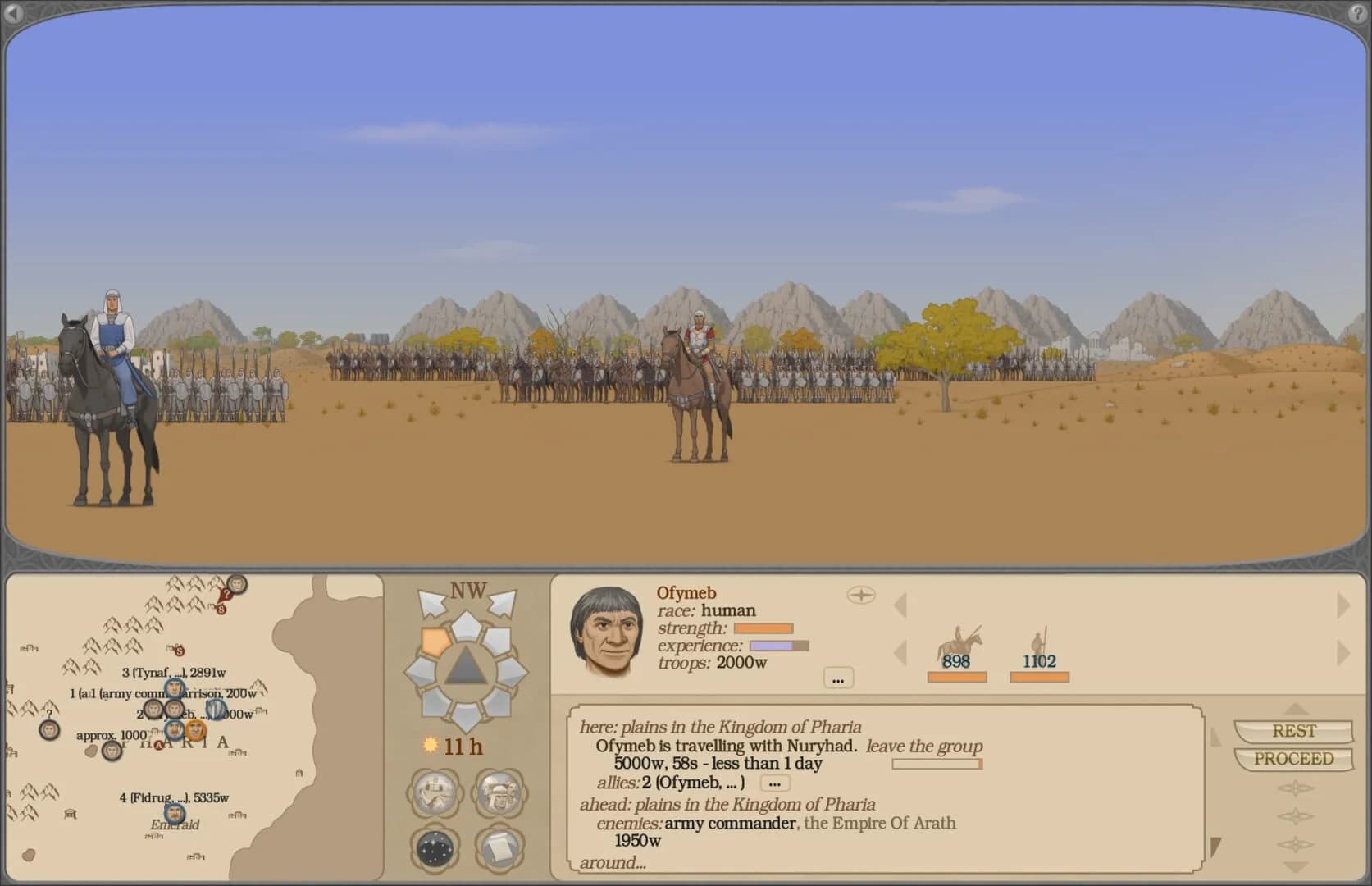
Task: Expand the allies list with "..." button
Action: (x=774, y=783)
